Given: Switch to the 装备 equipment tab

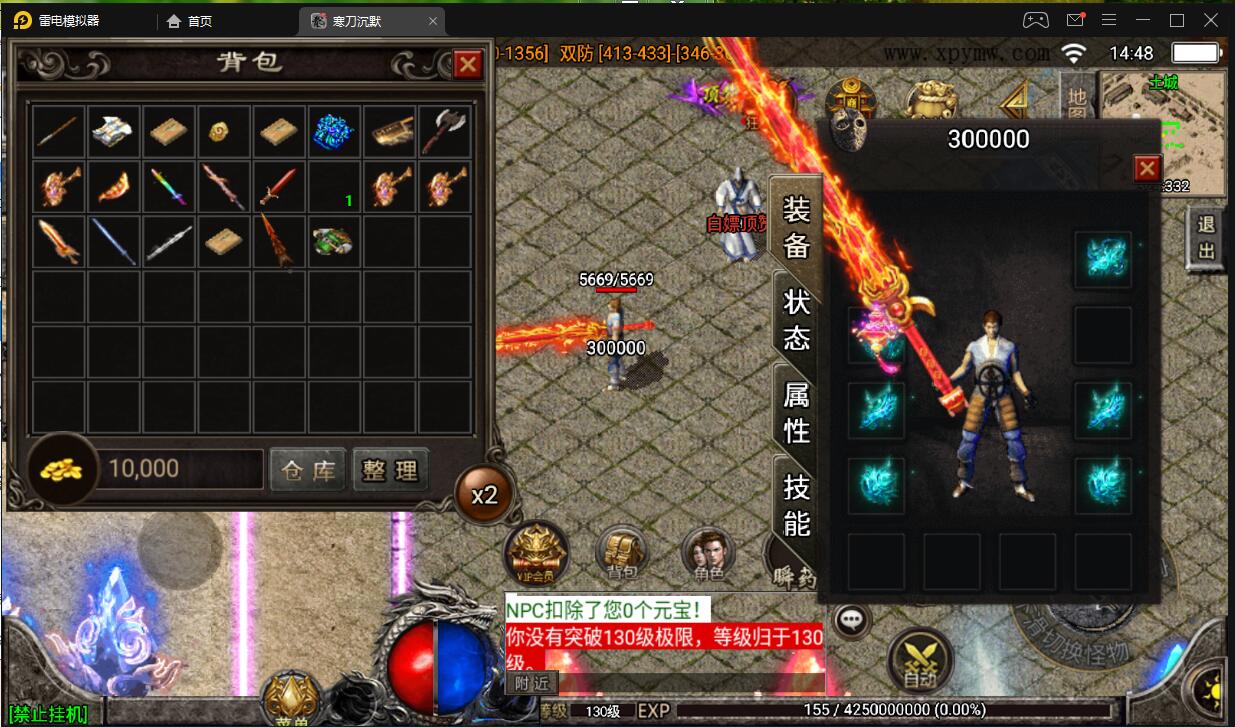Looking at the screenshot, I should 796,227.
